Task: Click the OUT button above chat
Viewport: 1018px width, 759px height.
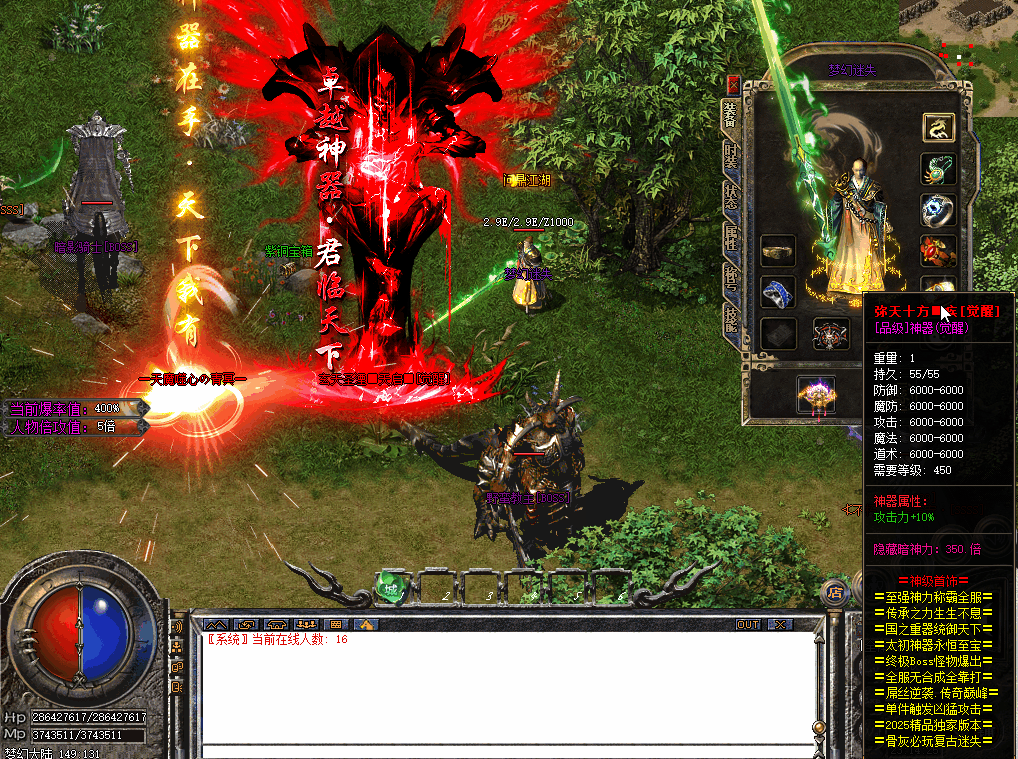Action: (748, 624)
